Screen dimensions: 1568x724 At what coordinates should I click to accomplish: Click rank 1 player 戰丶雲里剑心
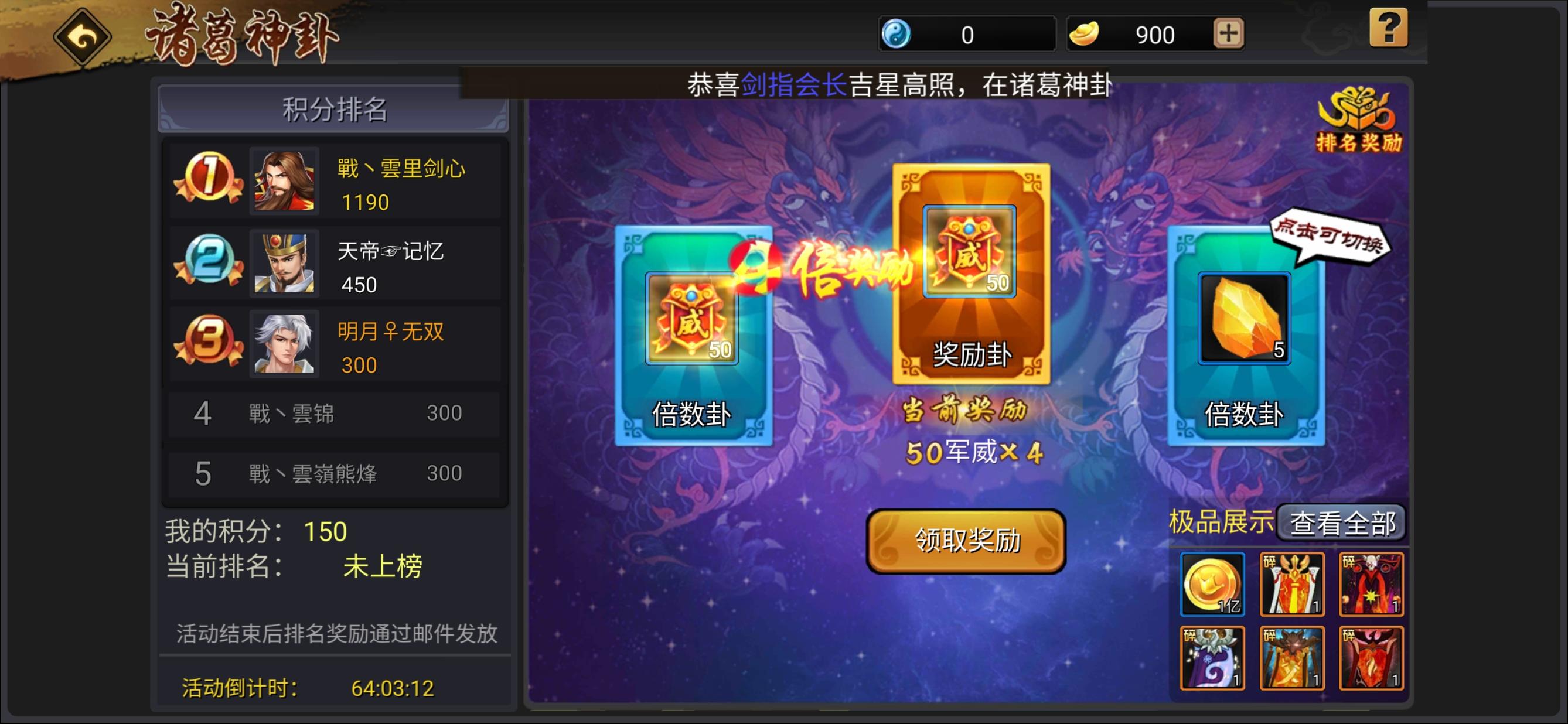pos(401,170)
